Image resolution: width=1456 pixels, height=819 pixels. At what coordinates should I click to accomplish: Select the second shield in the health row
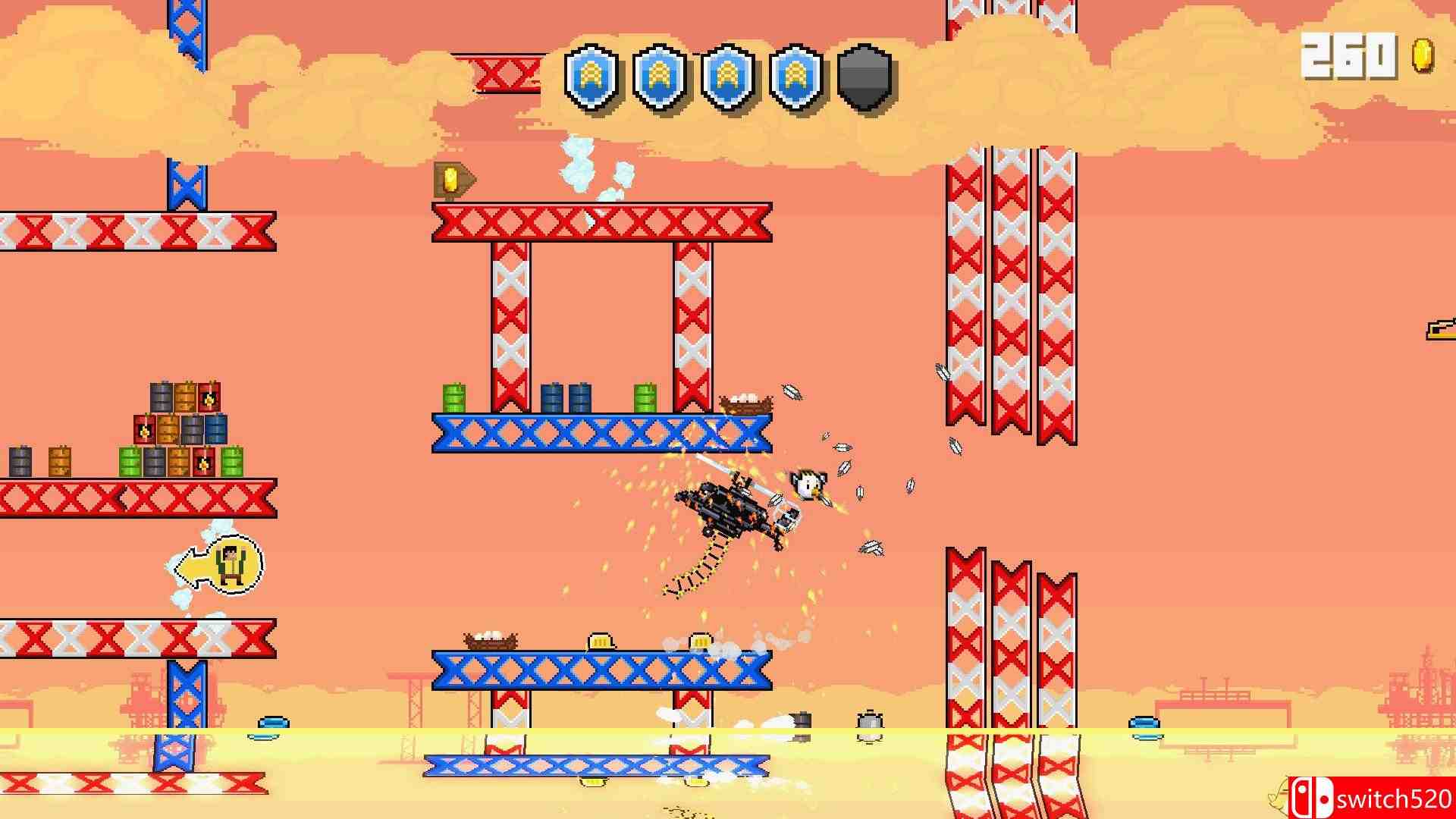(x=658, y=74)
